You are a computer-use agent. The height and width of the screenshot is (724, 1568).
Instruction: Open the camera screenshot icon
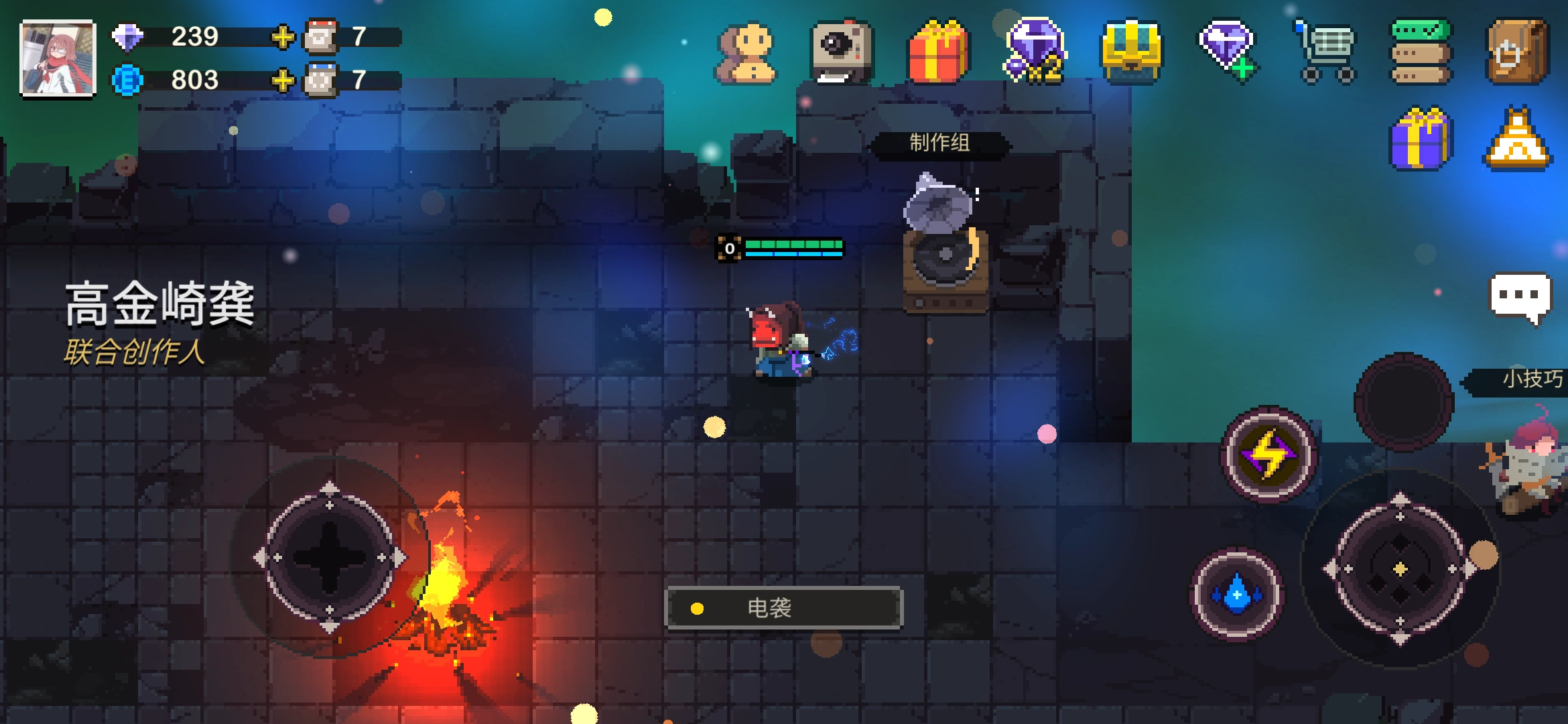pyautogui.click(x=842, y=52)
